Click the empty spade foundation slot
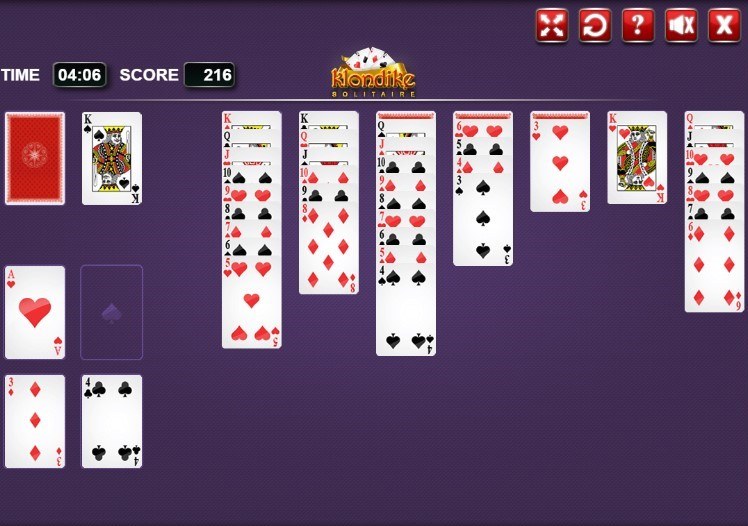 coord(111,312)
